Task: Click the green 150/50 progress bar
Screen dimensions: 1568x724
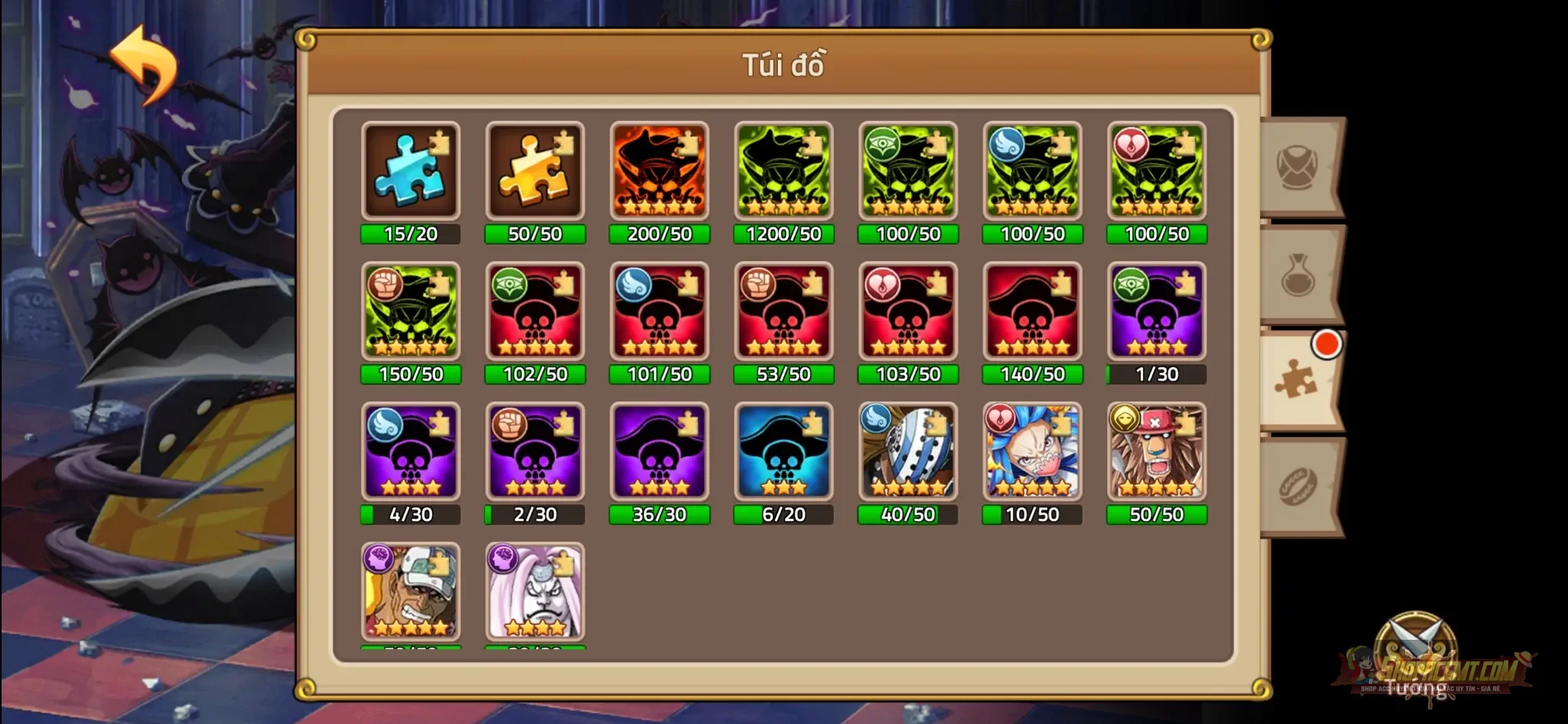Action: [410, 375]
